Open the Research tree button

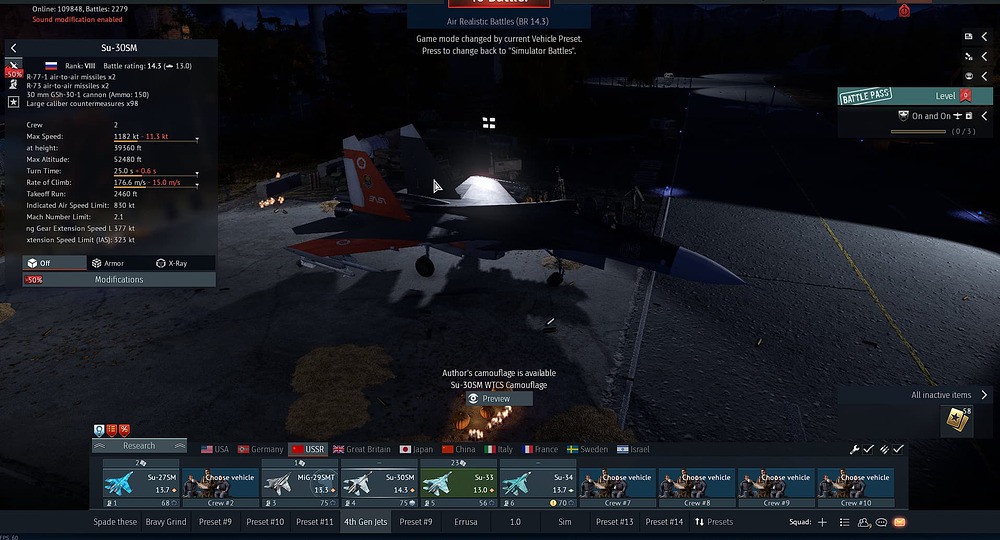139,446
